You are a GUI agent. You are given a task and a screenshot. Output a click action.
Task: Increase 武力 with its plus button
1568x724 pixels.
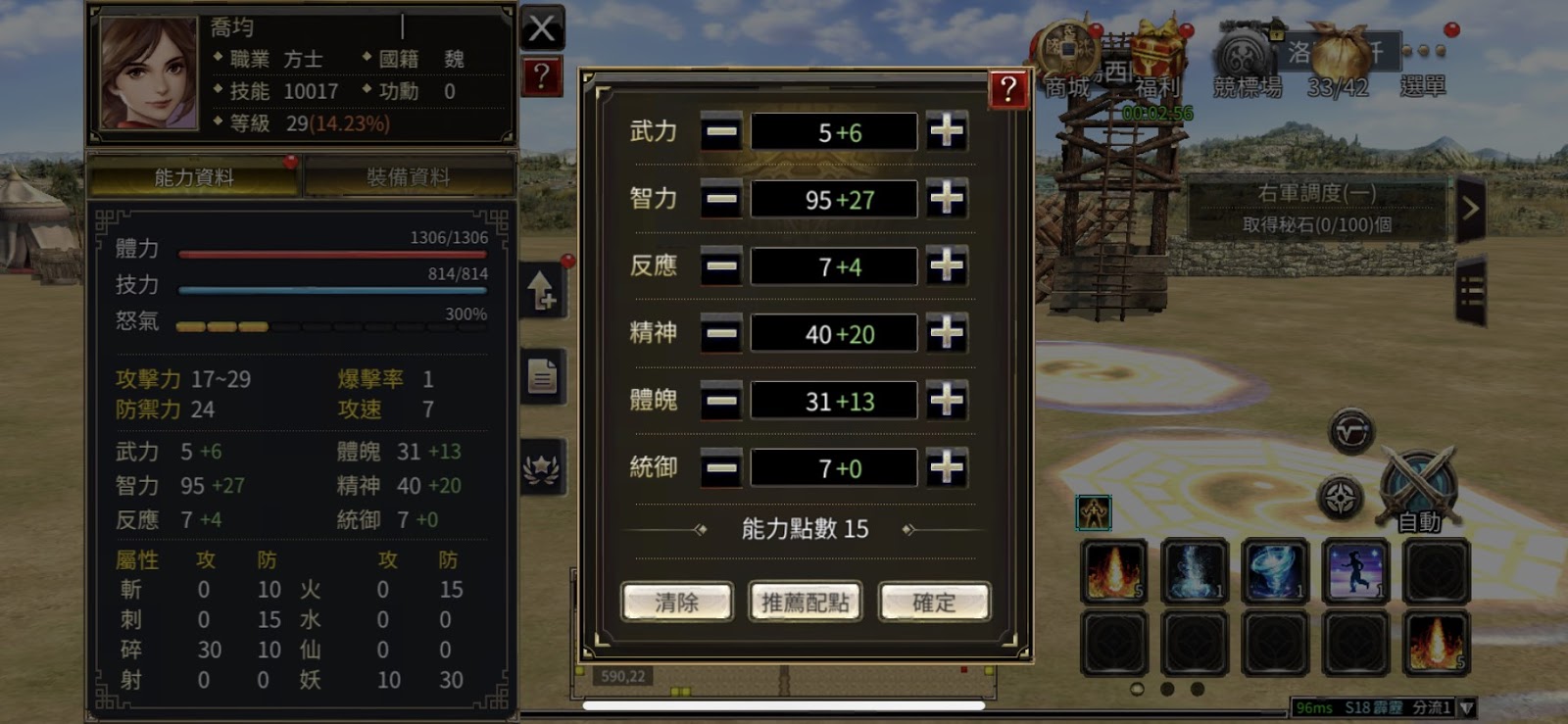click(946, 131)
